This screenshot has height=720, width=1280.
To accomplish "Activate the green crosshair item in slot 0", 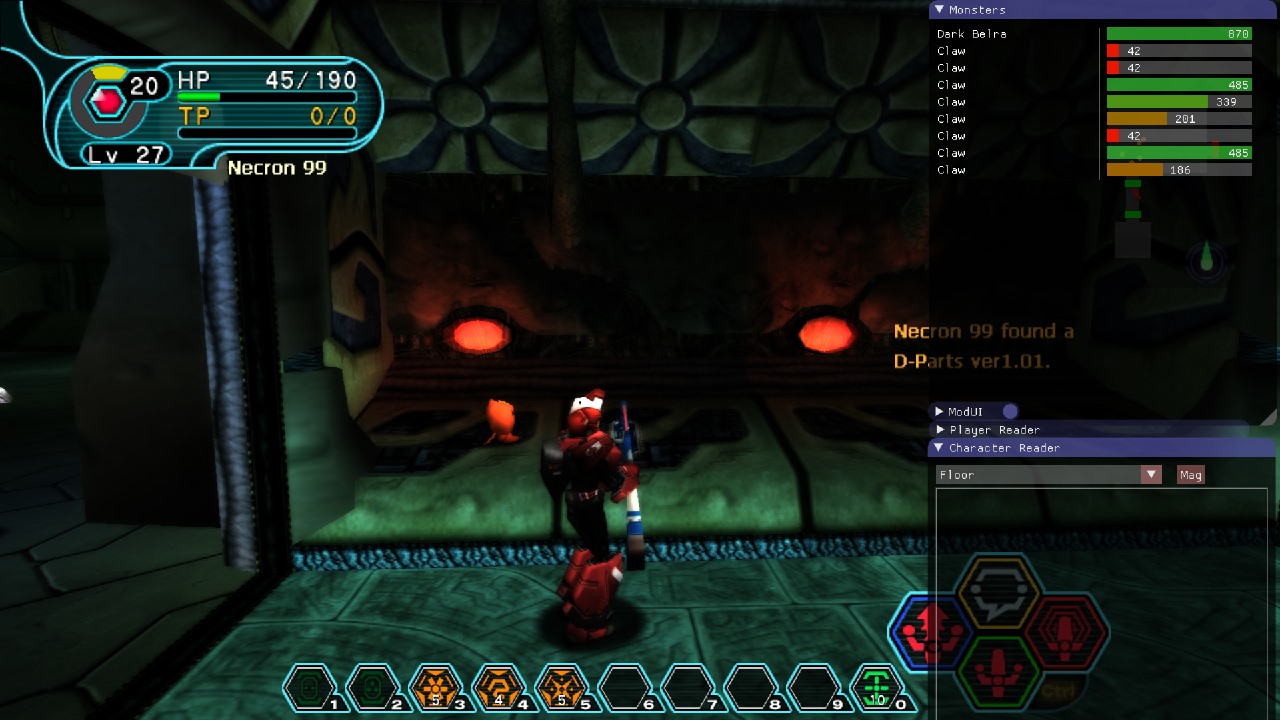I will click(876, 688).
